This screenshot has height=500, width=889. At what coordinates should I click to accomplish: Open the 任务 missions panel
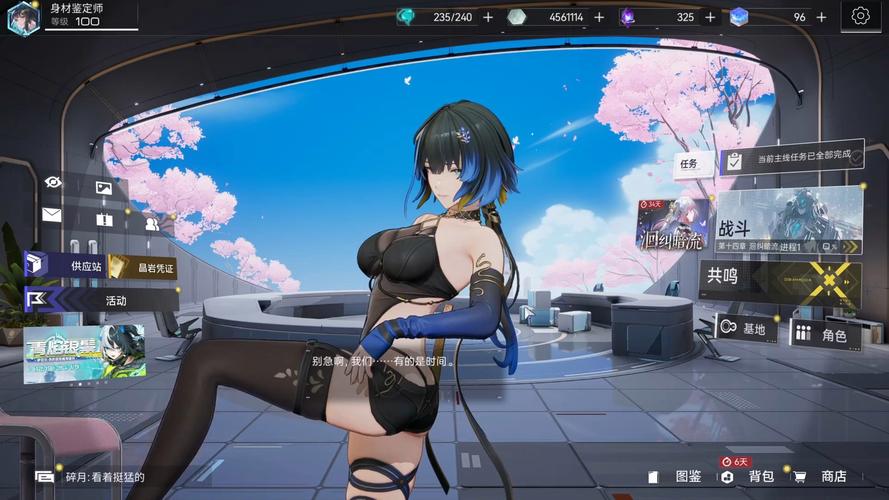[692, 164]
